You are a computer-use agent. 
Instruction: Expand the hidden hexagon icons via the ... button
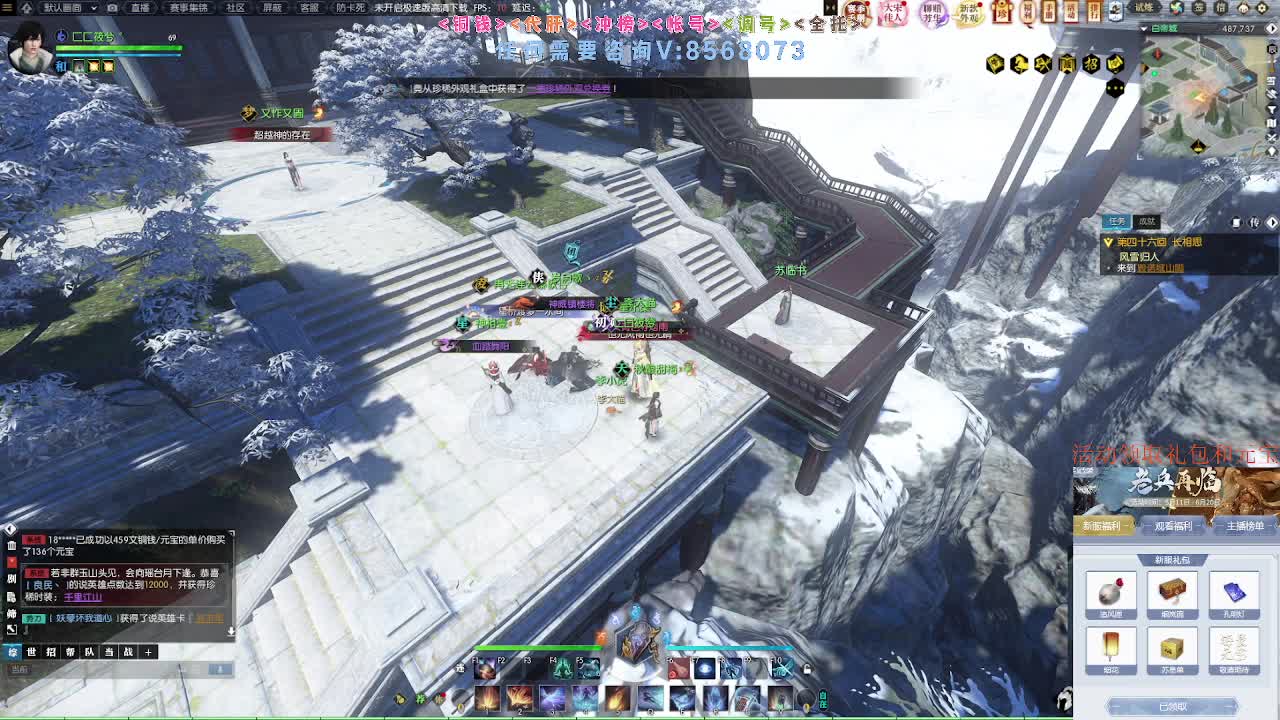(1115, 88)
